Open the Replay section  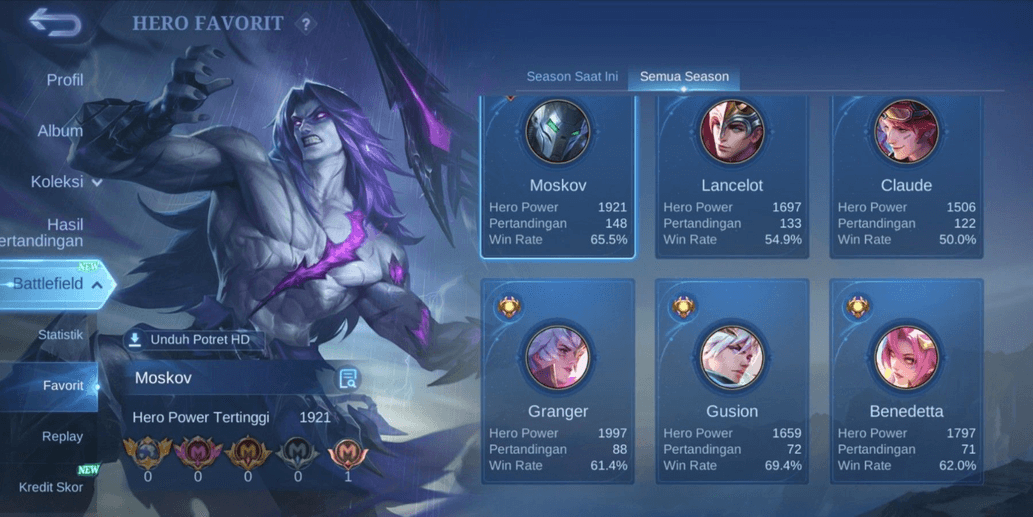62,437
